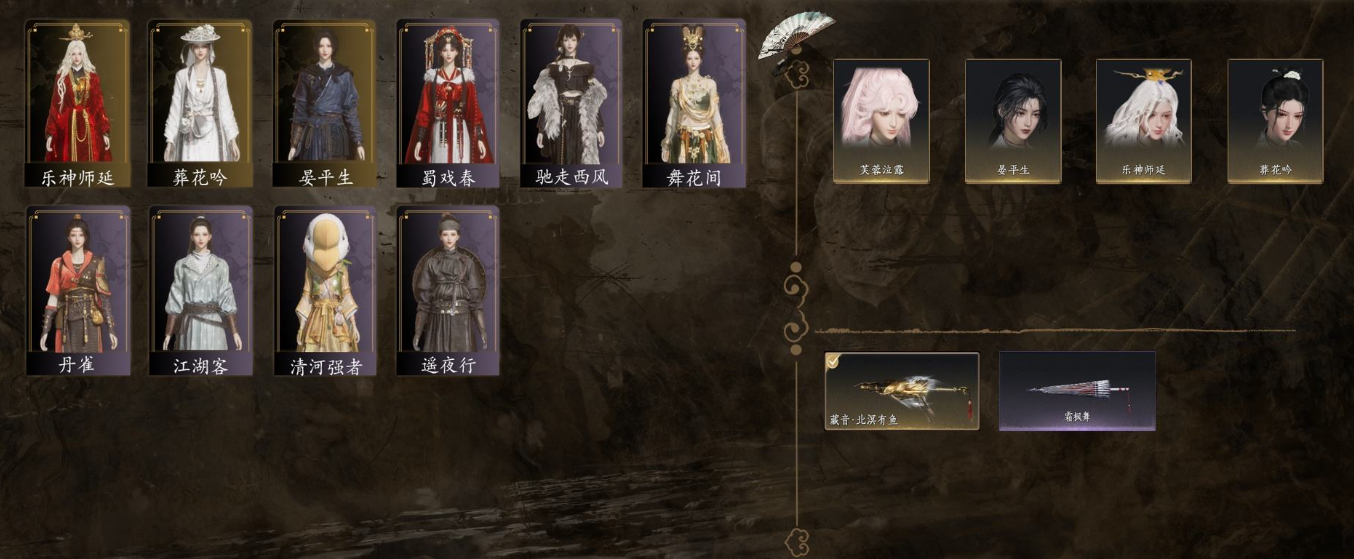Choose the 葬花吟 white outfit card

point(201,103)
